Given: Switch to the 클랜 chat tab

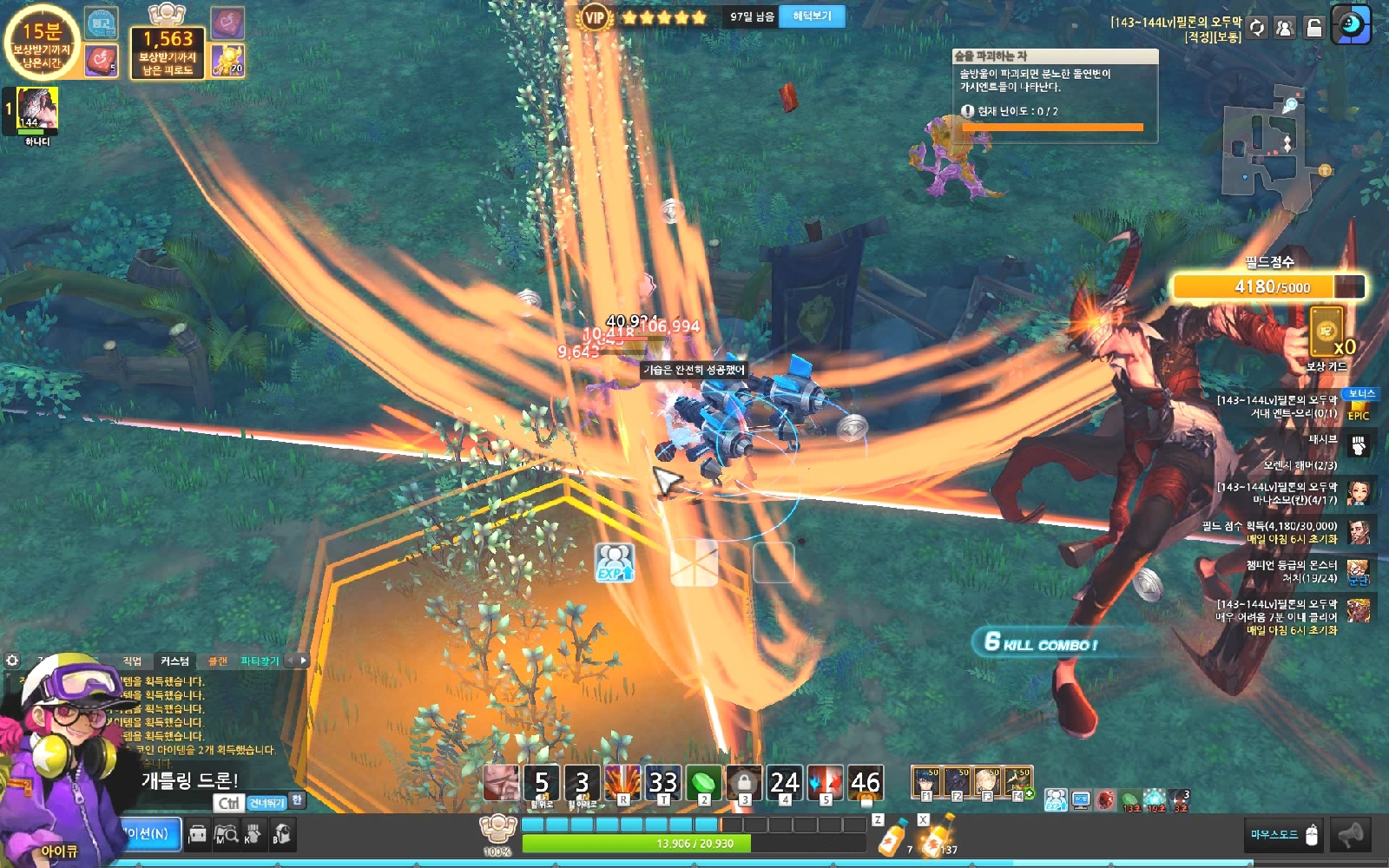Looking at the screenshot, I should pyautogui.click(x=217, y=661).
